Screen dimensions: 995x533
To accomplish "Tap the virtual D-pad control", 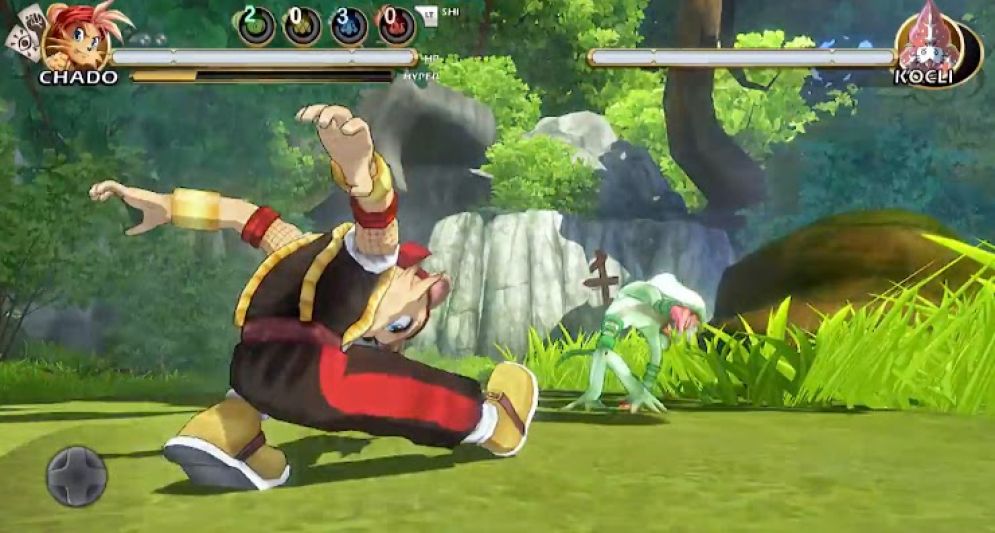I will point(76,476).
